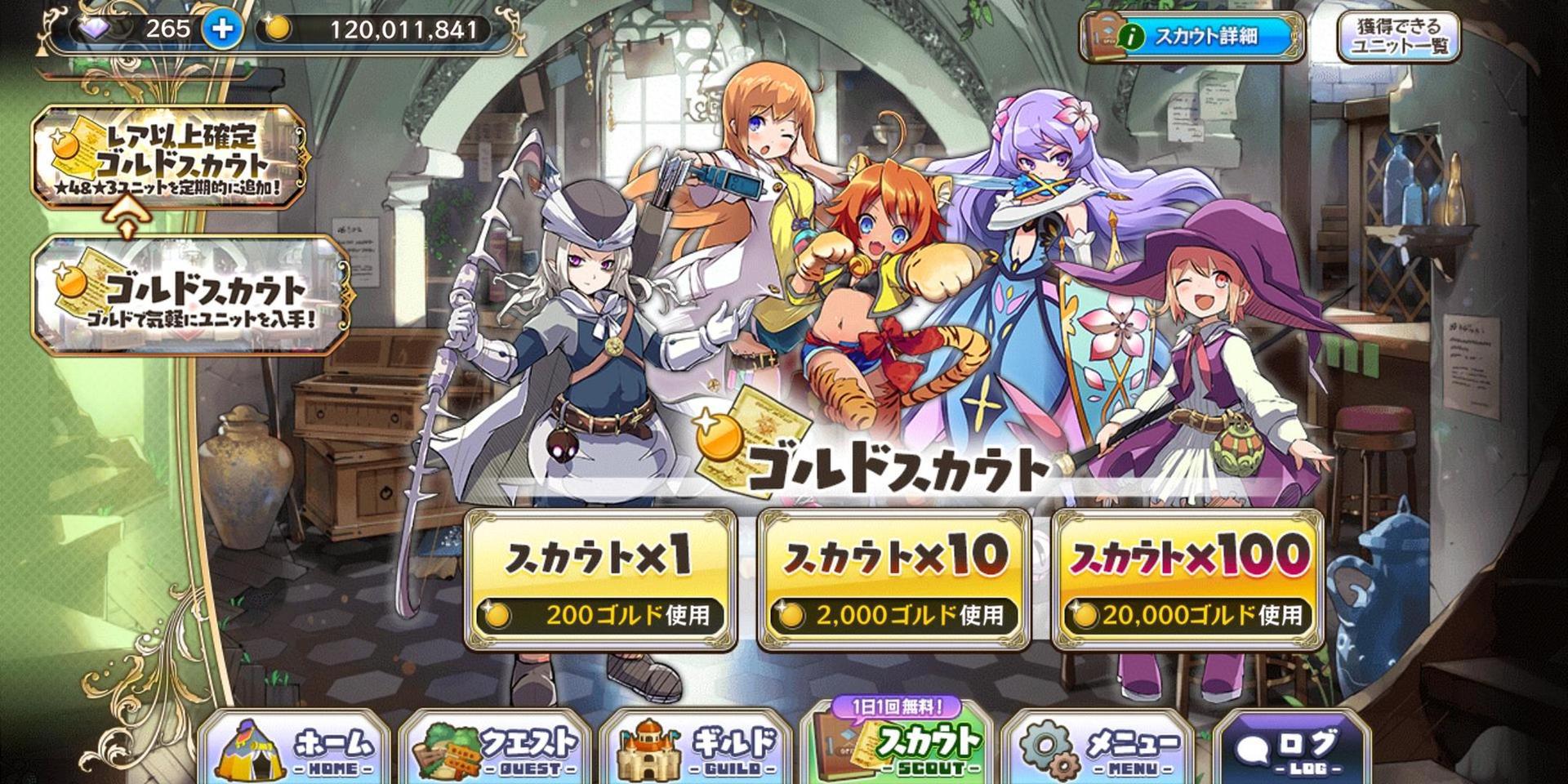Show the 獲得できるユニット一覧 unit list
This screenshot has width=1568, height=784.
pyautogui.click(x=1398, y=37)
